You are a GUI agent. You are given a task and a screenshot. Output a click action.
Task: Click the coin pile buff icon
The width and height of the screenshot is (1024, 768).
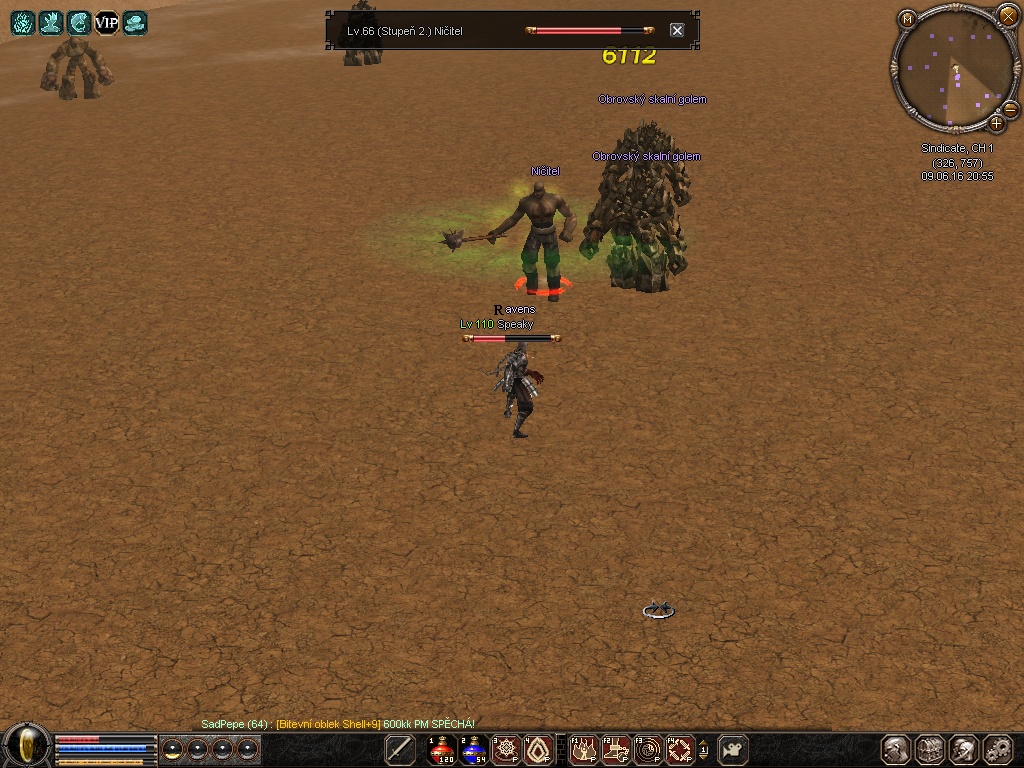(135, 23)
